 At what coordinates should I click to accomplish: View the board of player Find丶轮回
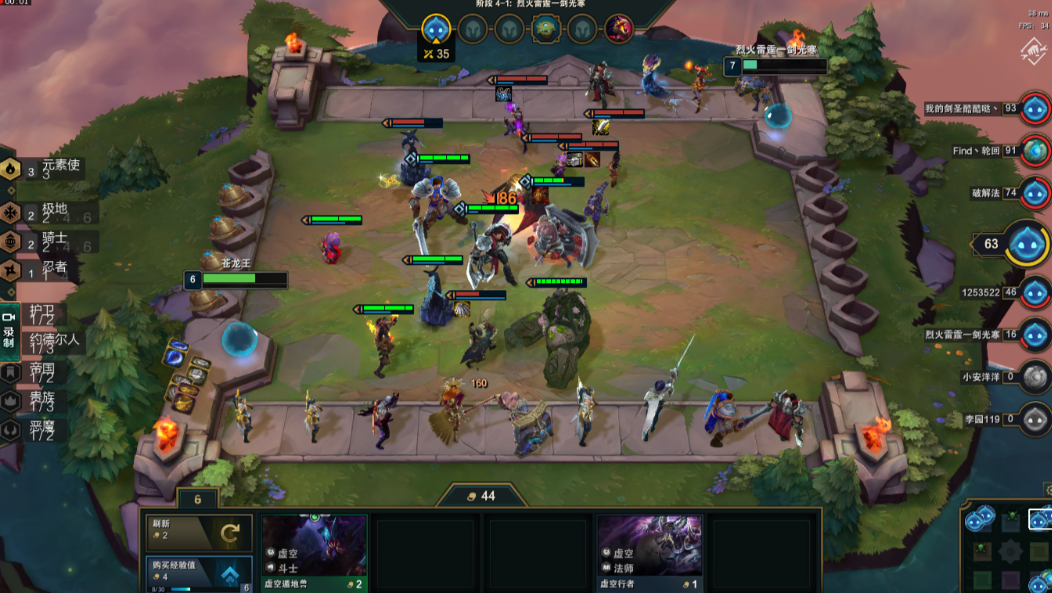point(1035,151)
